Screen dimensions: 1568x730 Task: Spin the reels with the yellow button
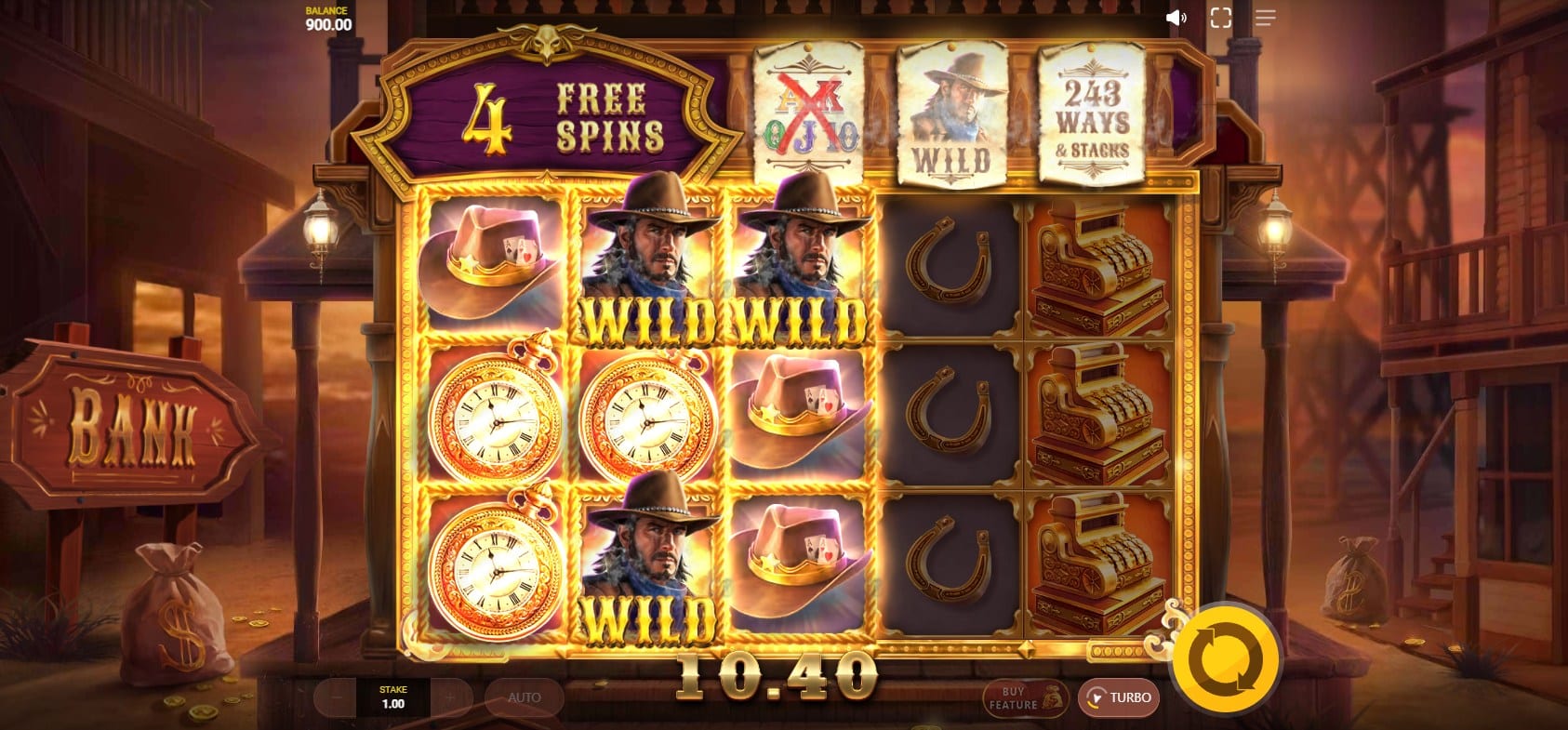pos(1225,659)
